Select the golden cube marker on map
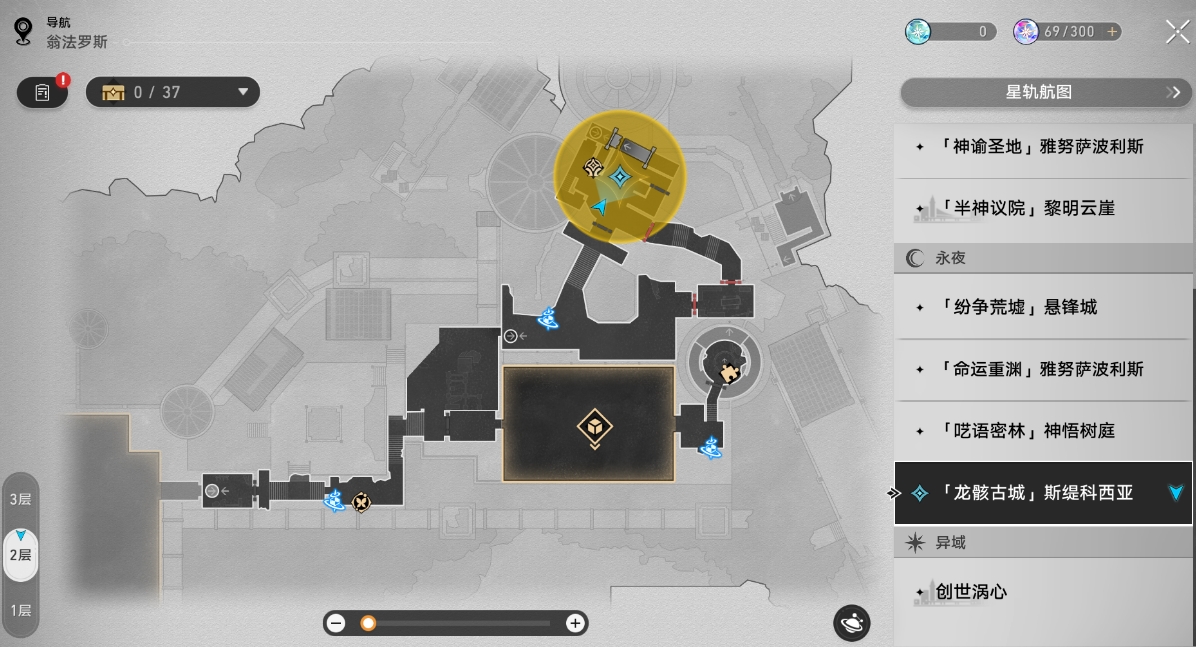Viewport: 1196px width, 647px height. coord(594,428)
